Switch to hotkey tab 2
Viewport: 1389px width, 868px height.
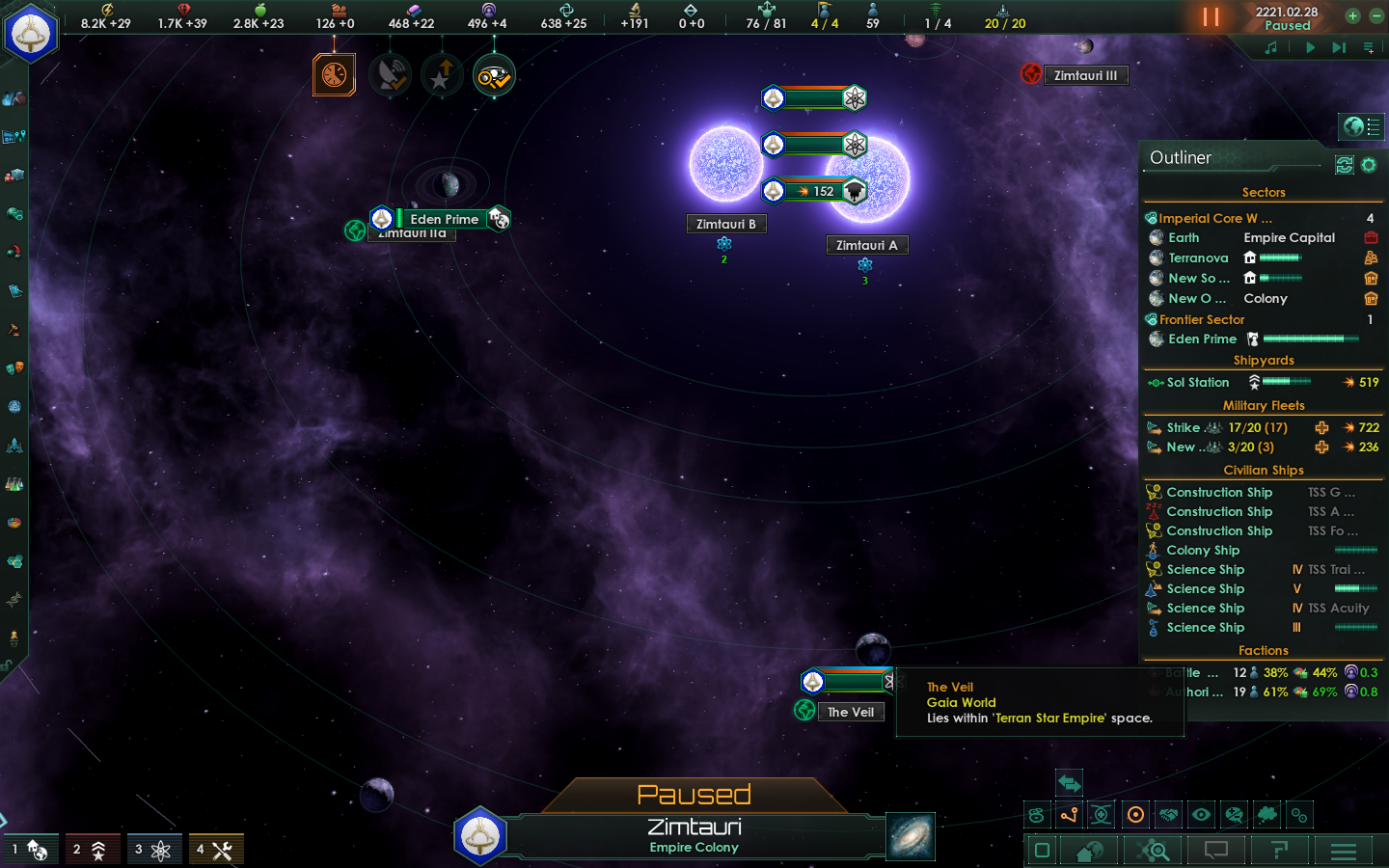(x=93, y=849)
